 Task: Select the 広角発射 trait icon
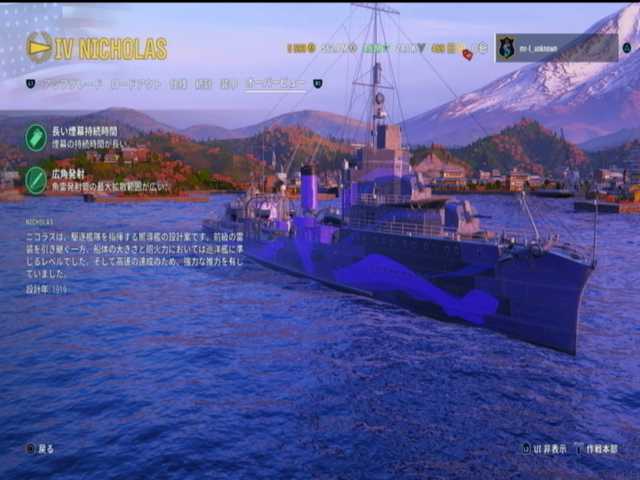[36, 179]
